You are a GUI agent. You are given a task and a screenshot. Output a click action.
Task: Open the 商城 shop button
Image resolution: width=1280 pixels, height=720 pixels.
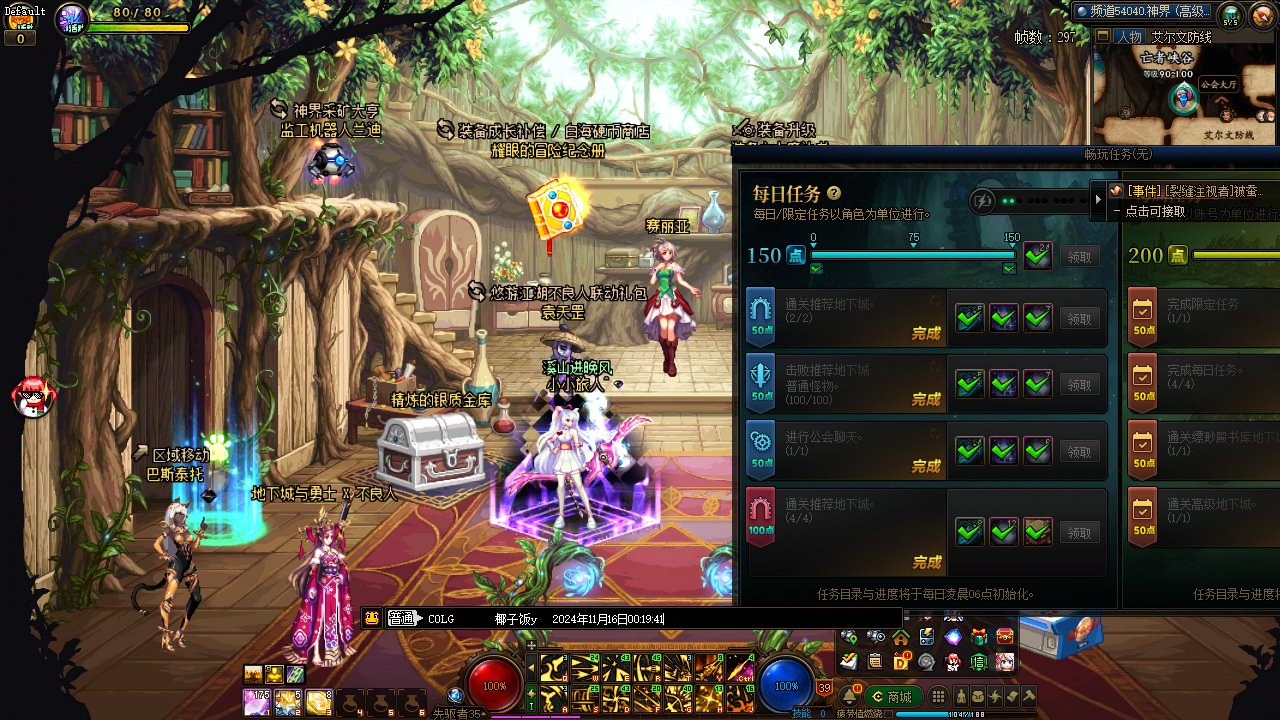(892, 697)
